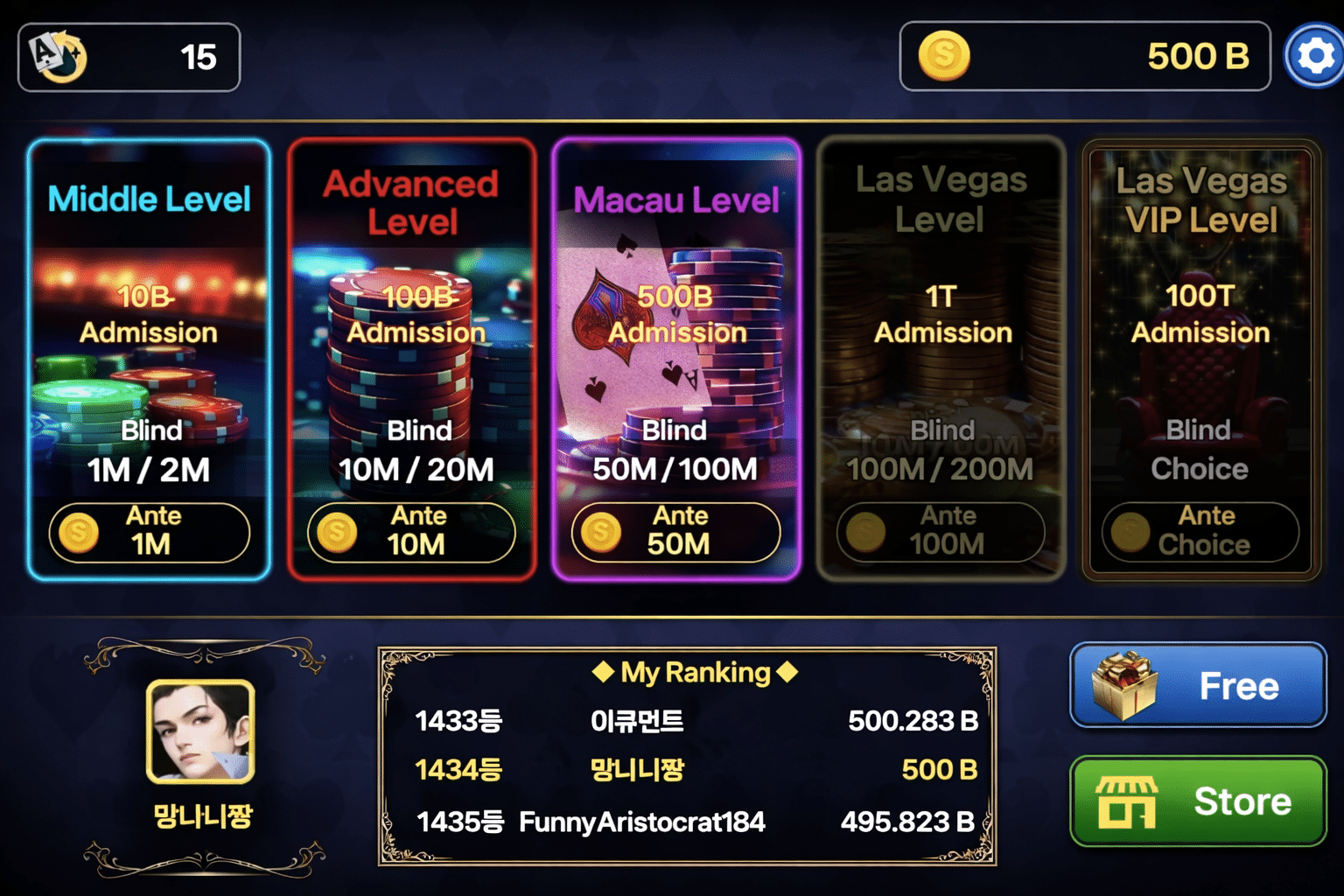
Task: Click the coin icon inside Ante 10M badge
Action: [335, 532]
